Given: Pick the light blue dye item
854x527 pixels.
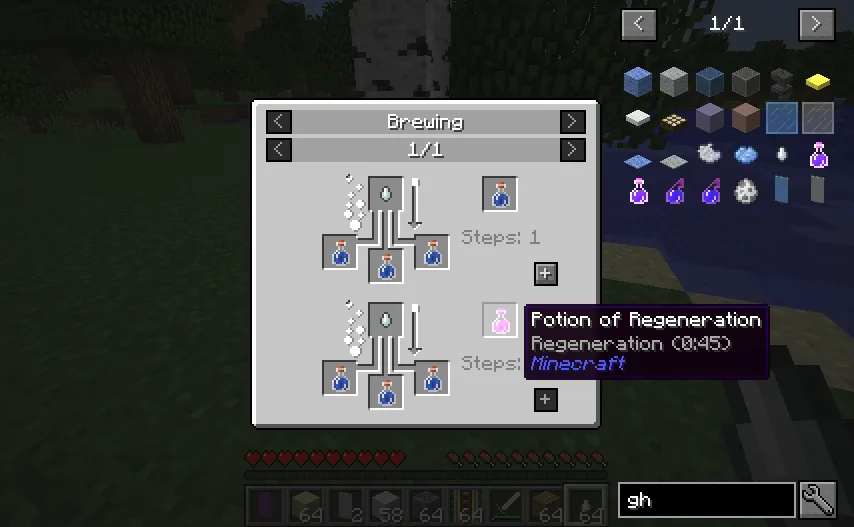Looking at the screenshot, I should coord(746,154).
